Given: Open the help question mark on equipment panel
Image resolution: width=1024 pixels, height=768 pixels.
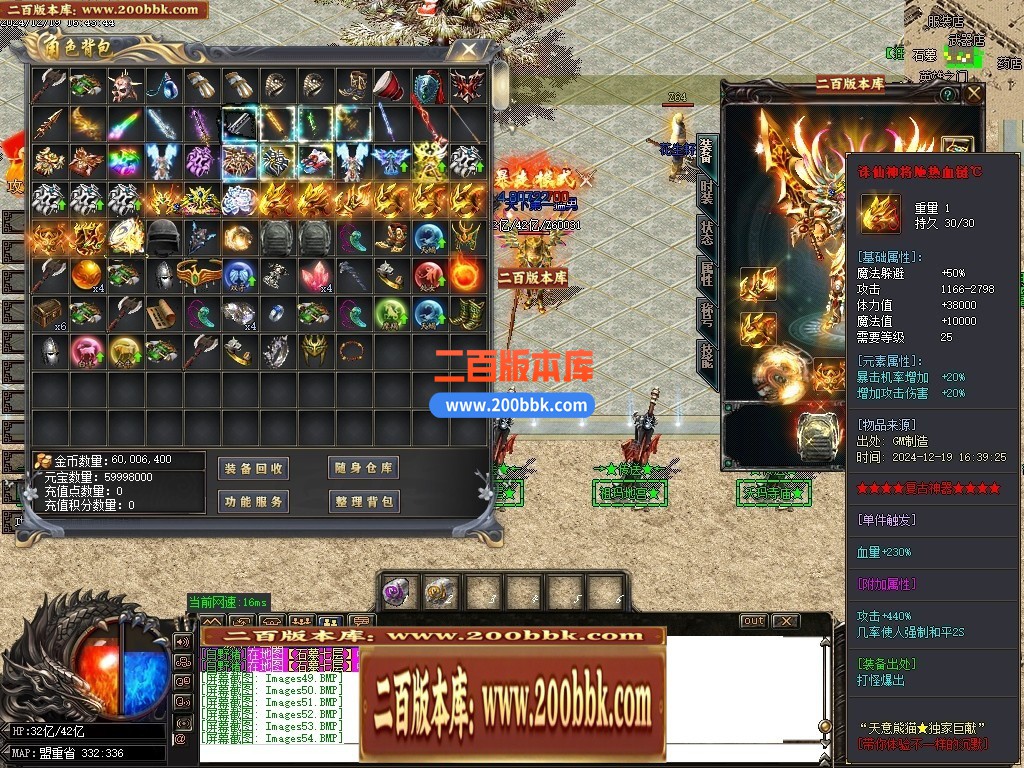Looking at the screenshot, I should pos(947,94).
